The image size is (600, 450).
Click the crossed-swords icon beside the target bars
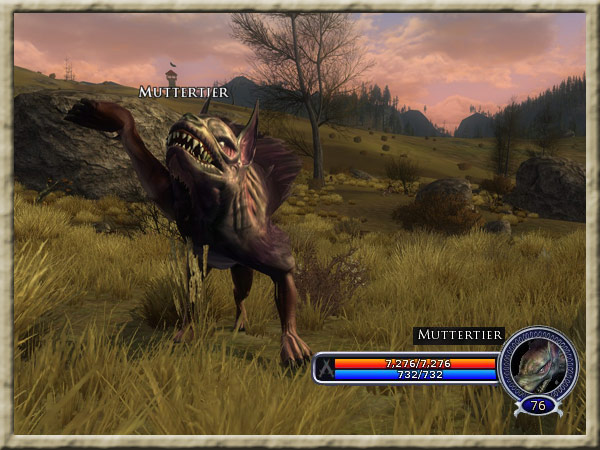pos(324,368)
